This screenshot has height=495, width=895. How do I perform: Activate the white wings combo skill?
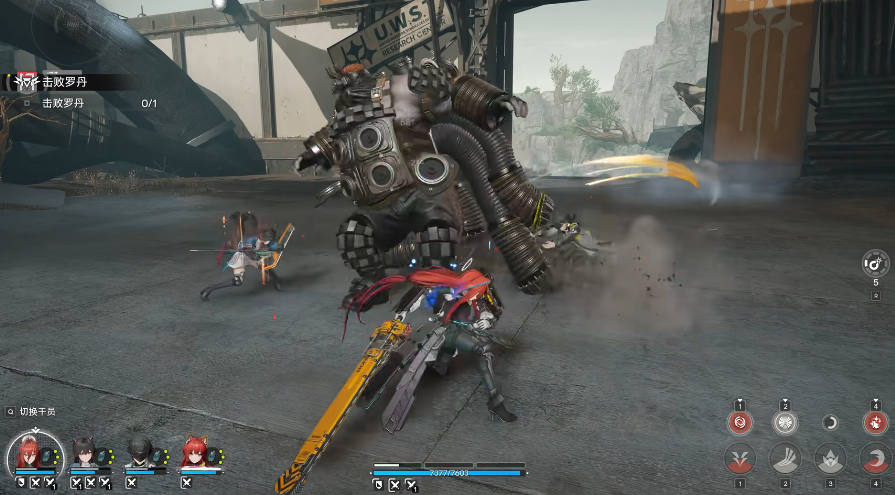pos(785,423)
